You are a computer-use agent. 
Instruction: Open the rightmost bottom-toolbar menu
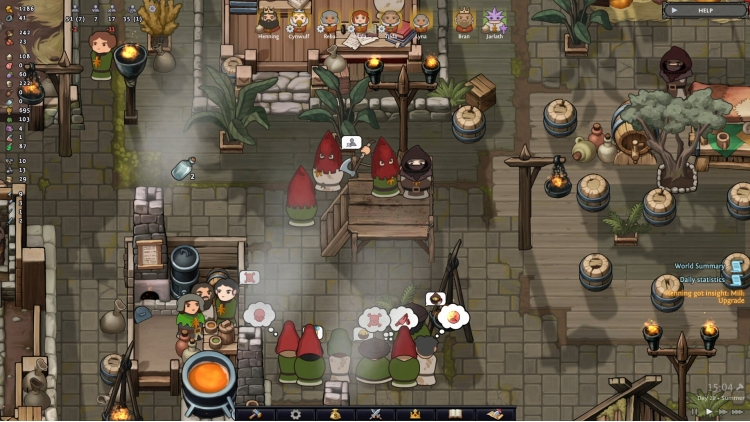point(494,414)
